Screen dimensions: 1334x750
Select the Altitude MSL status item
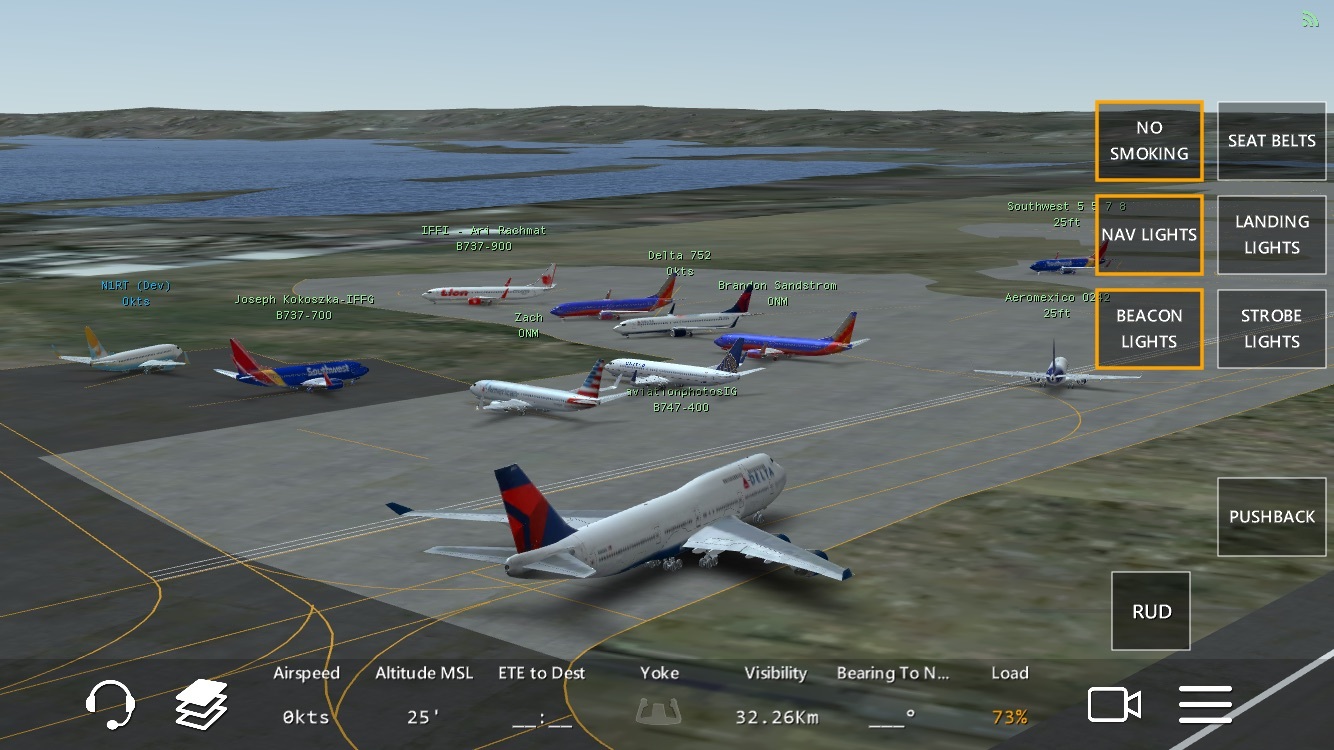click(424, 696)
